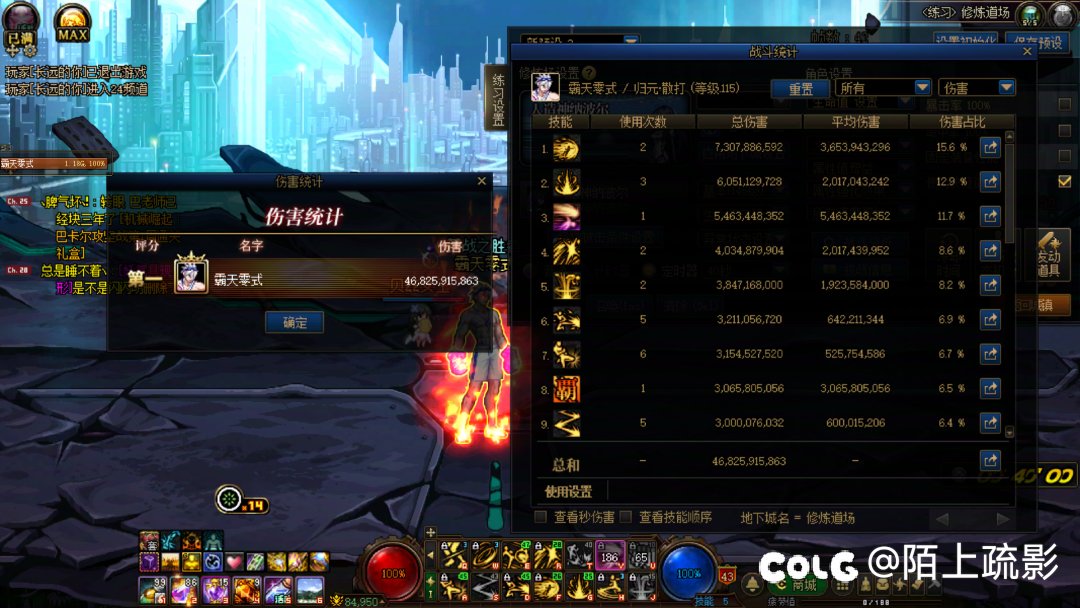Click the 重置 reset button
Image resolution: width=1080 pixels, height=608 pixels.
click(800, 88)
